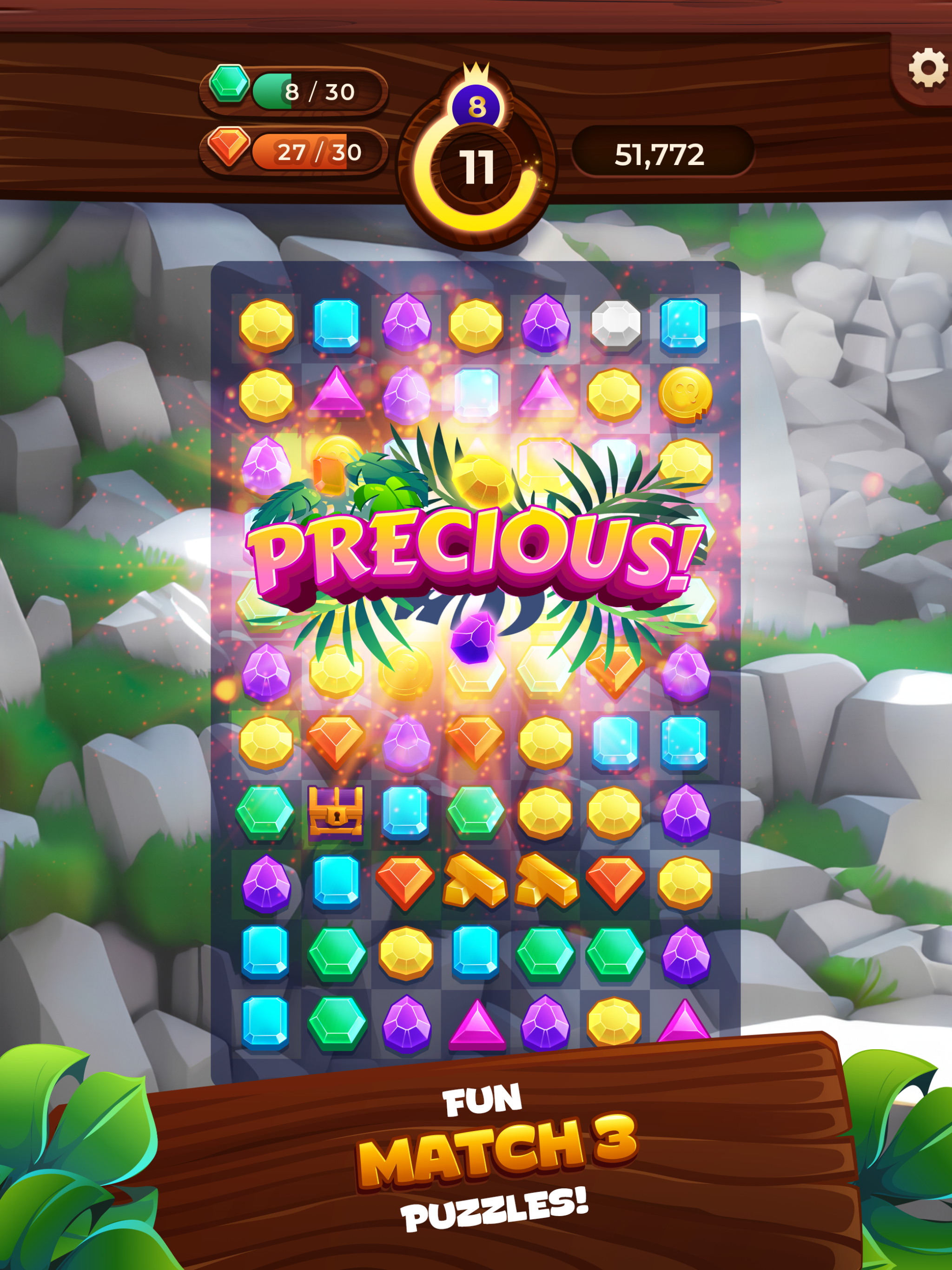
Task: Open the treasure chest tile on the board
Action: [x=337, y=816]
